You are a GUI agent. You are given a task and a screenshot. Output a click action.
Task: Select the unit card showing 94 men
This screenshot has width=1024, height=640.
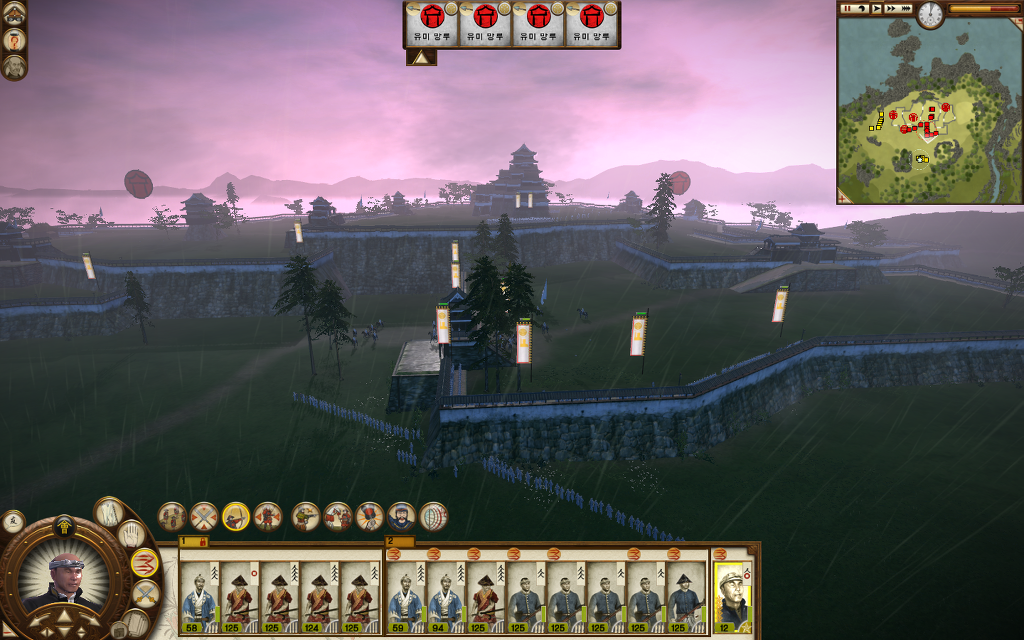pyautogui.click(x=446, y=597)
